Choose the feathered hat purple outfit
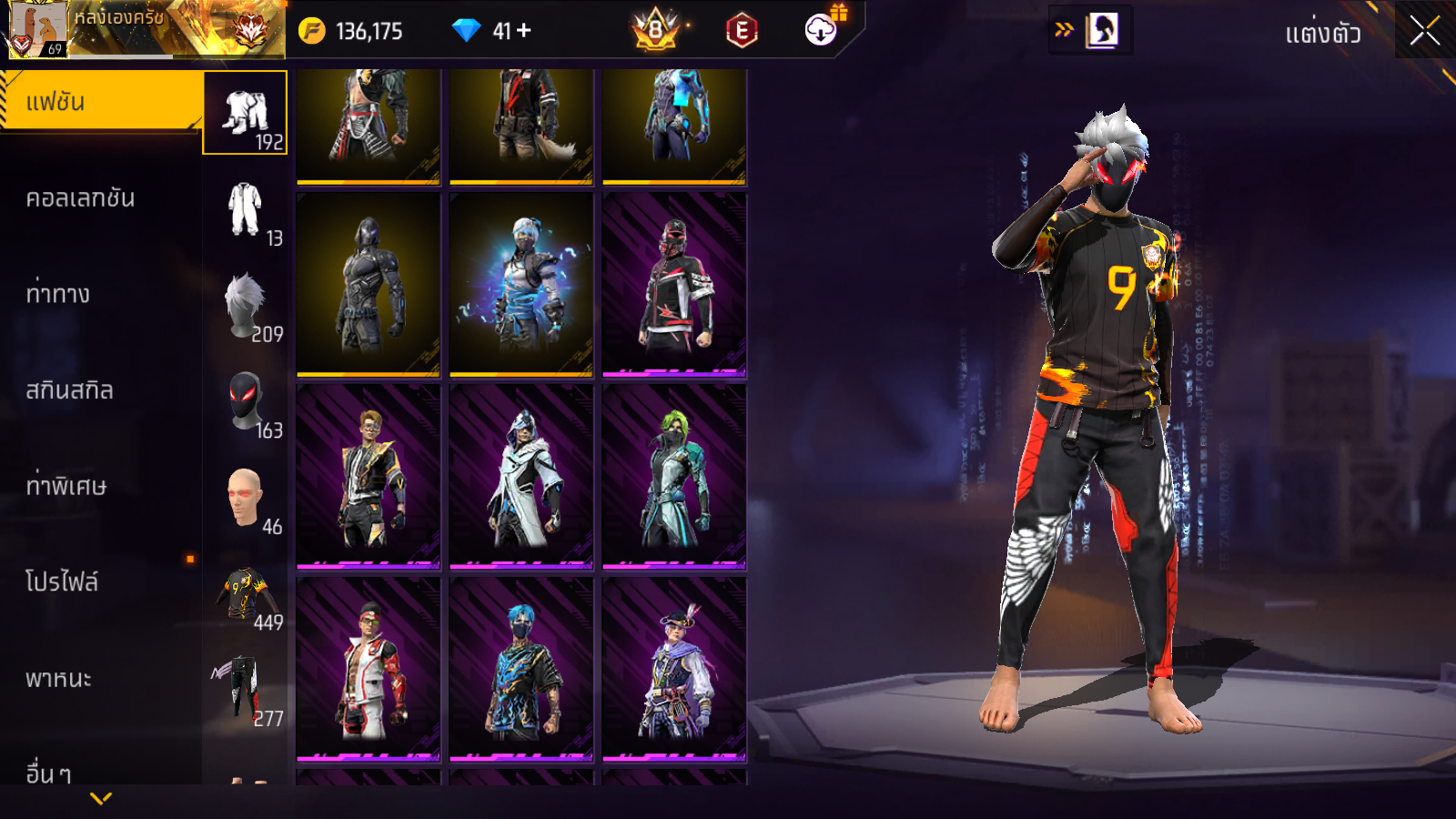 click(674, 670)
